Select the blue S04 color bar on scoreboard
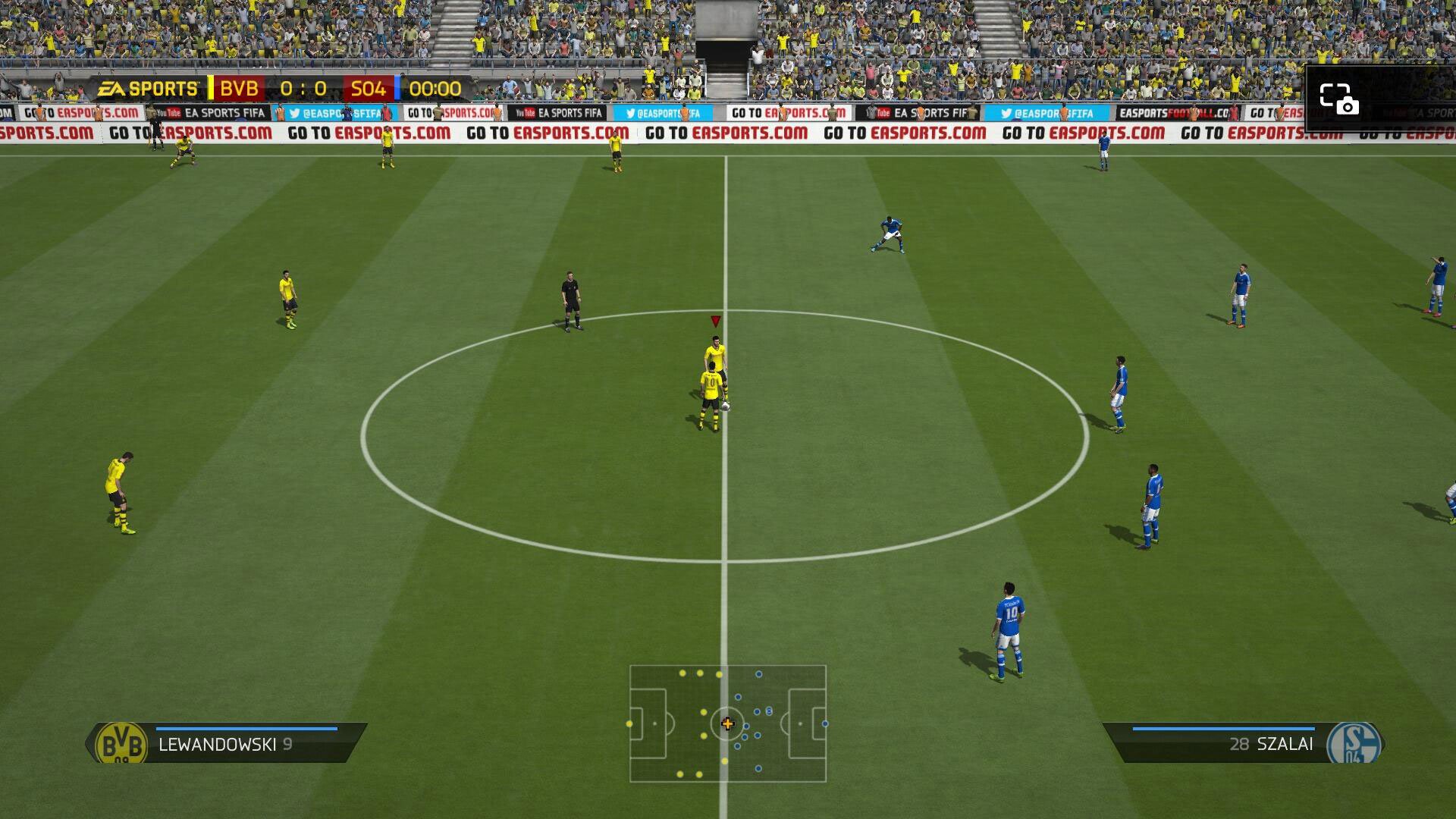This screenshot has height=819, width=1456. click(397, 88)
